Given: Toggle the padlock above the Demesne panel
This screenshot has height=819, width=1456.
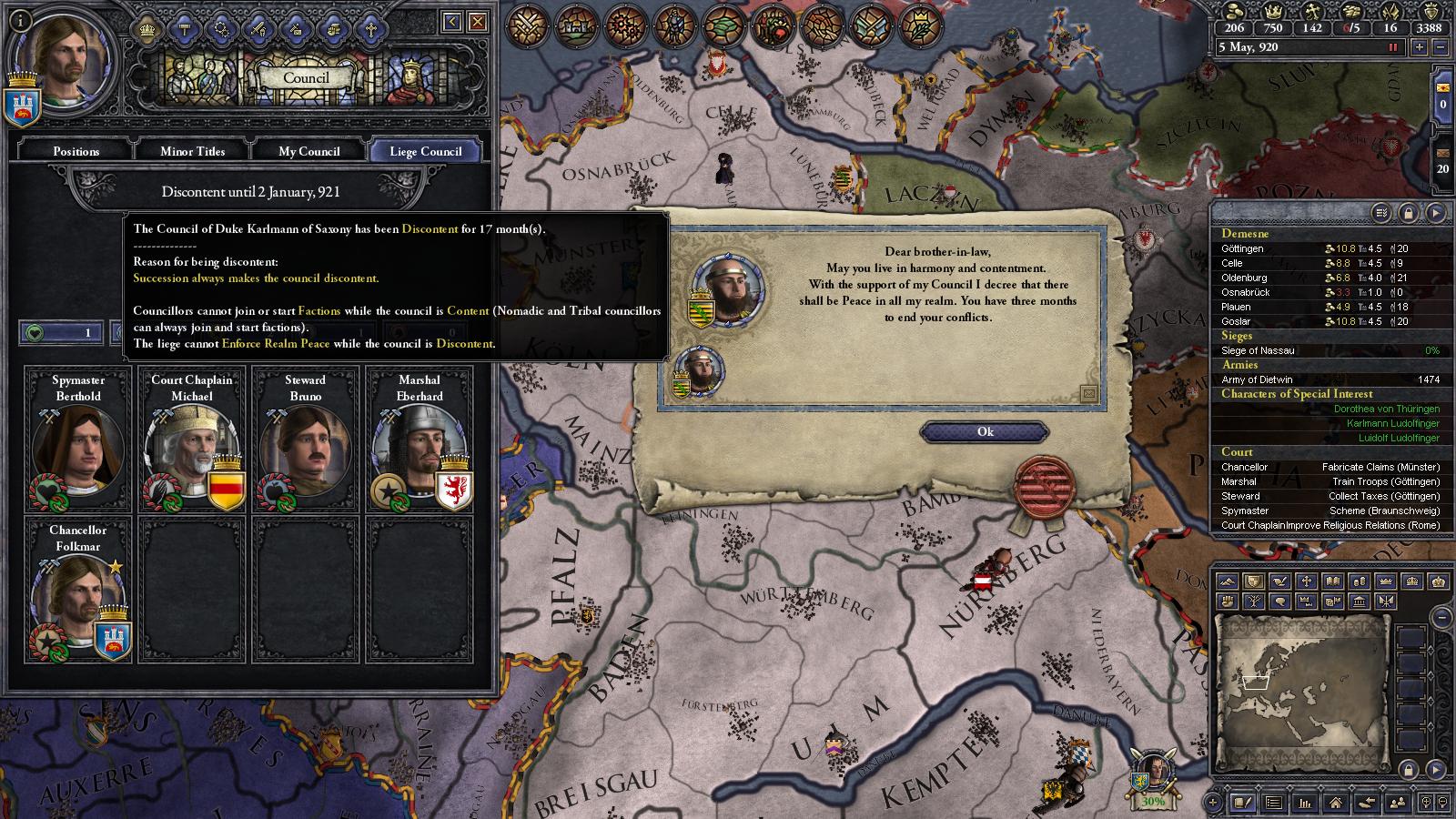Looking at the screenshot, I should [x=1410, y=212].
